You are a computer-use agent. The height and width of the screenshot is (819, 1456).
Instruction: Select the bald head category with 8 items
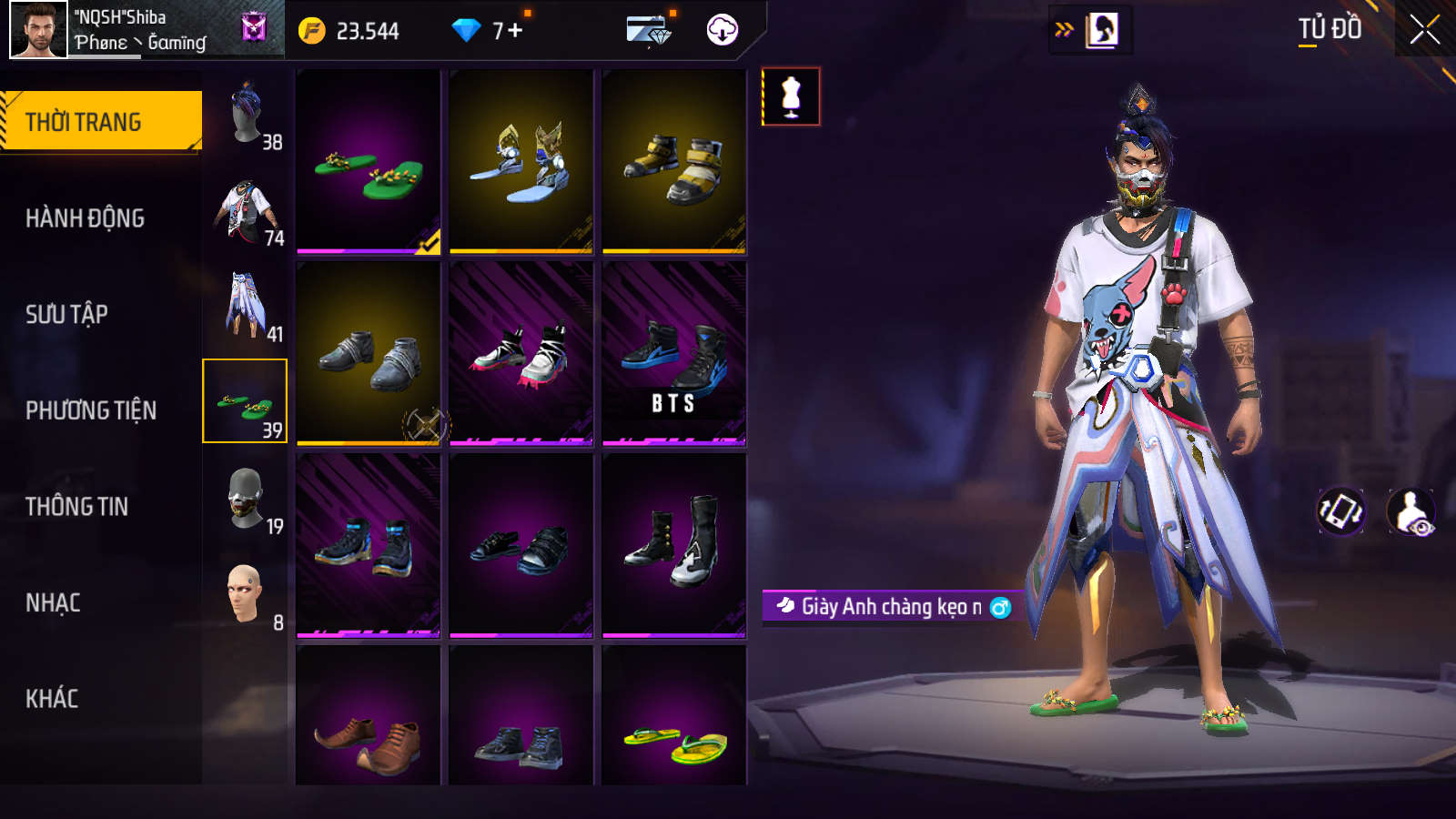click(x=247, y=594)
